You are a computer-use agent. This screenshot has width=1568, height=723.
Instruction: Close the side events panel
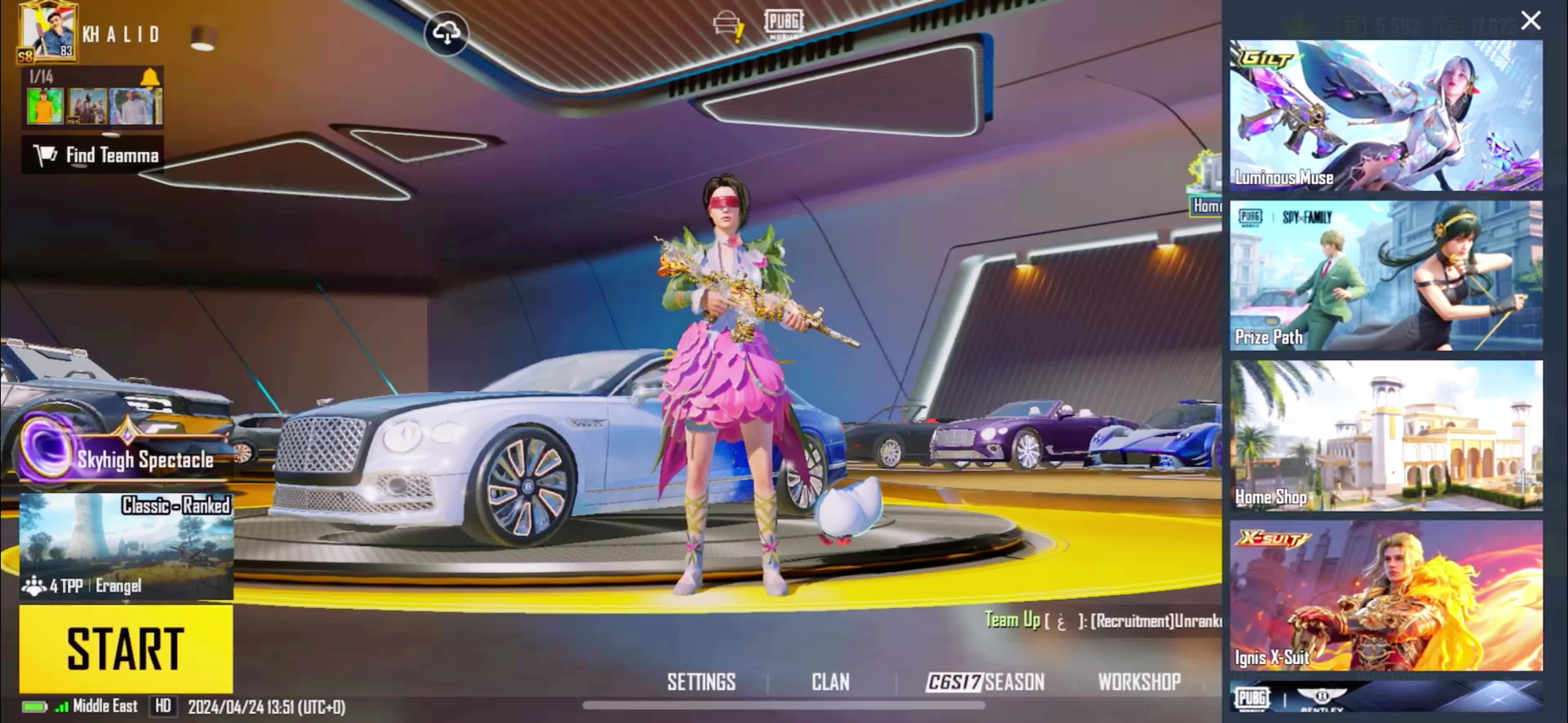[x=1530, y=21]
